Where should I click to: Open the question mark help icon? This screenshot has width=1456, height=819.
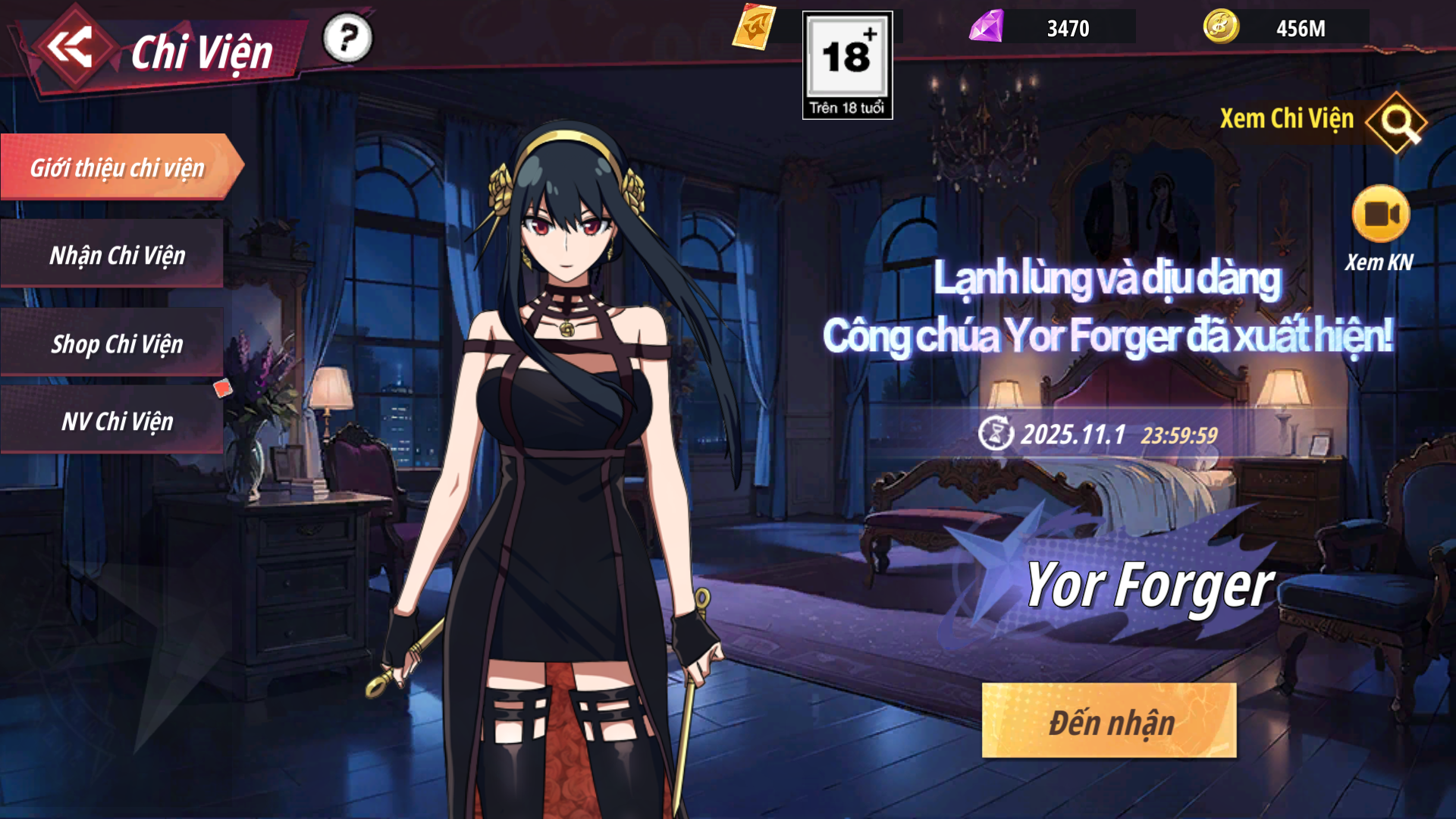click(347, 38)
